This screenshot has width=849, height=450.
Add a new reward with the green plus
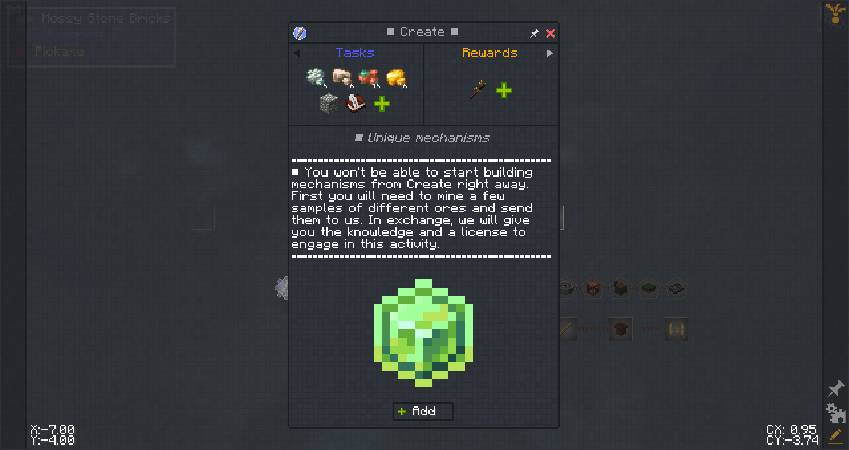[x=504, y=91]
